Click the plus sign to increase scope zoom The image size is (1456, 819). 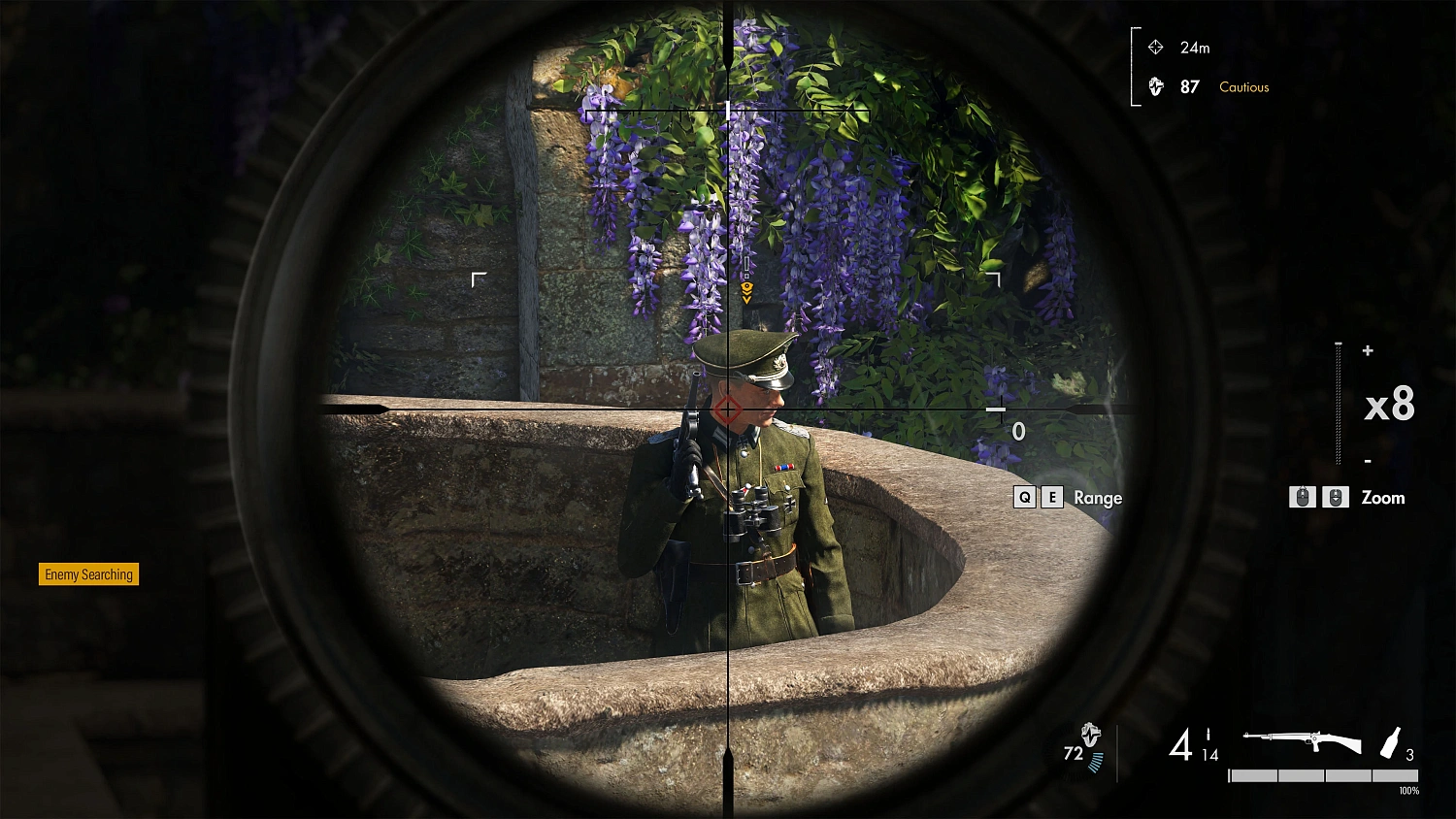click(1369, 351)
